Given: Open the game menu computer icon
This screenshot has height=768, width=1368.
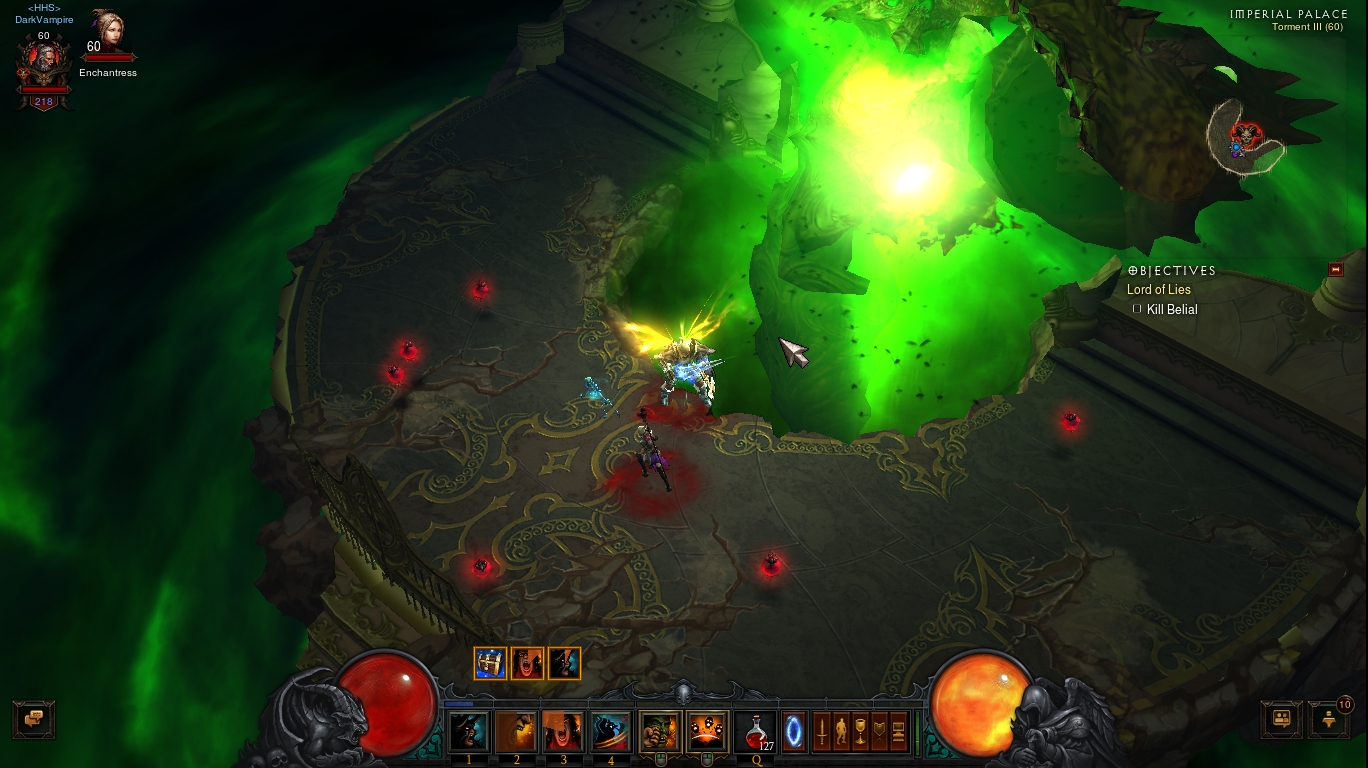Looking at the screenshot, I should 898,731.
